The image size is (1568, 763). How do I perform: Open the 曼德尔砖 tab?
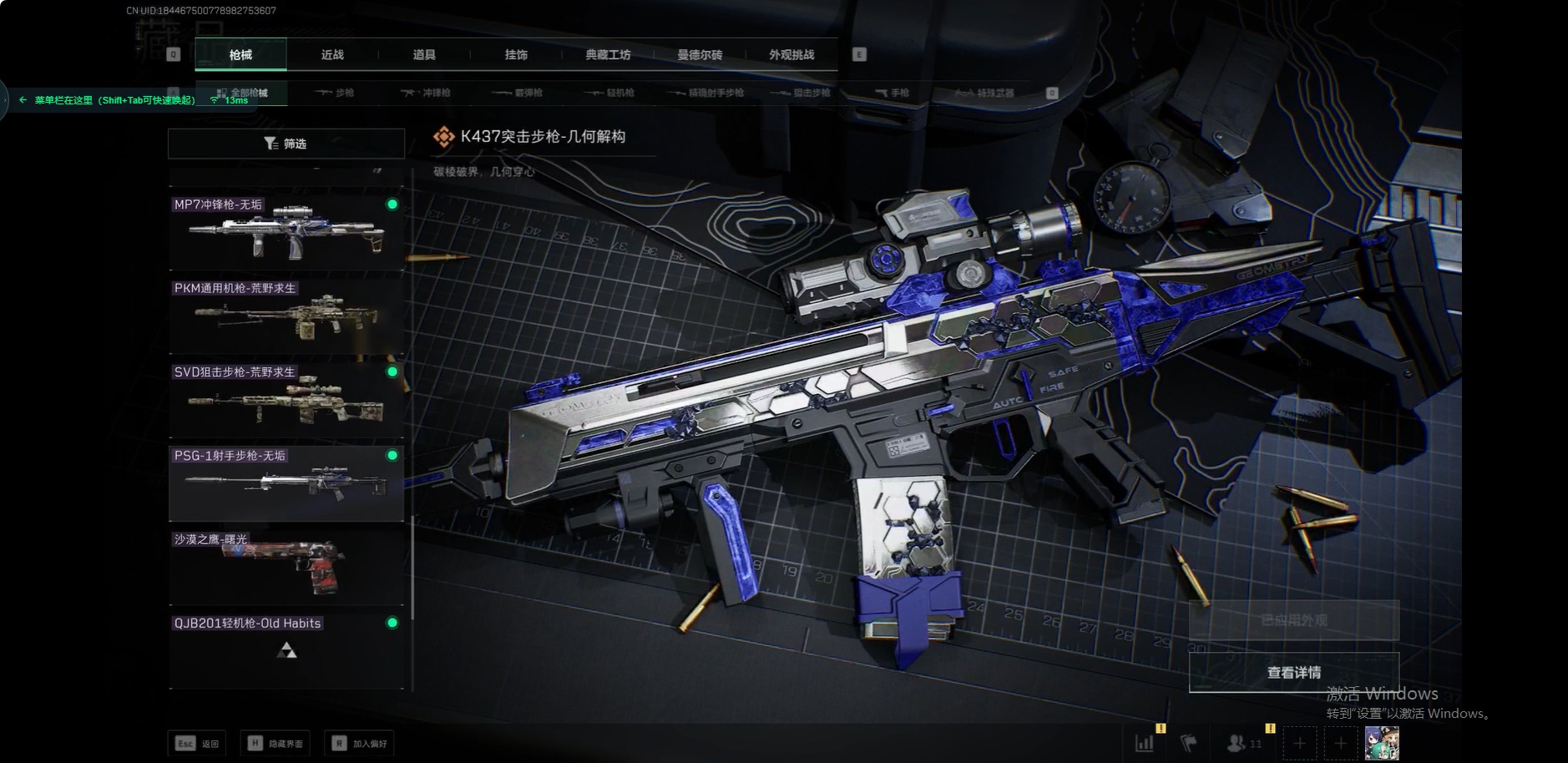[x=700, y=55]
